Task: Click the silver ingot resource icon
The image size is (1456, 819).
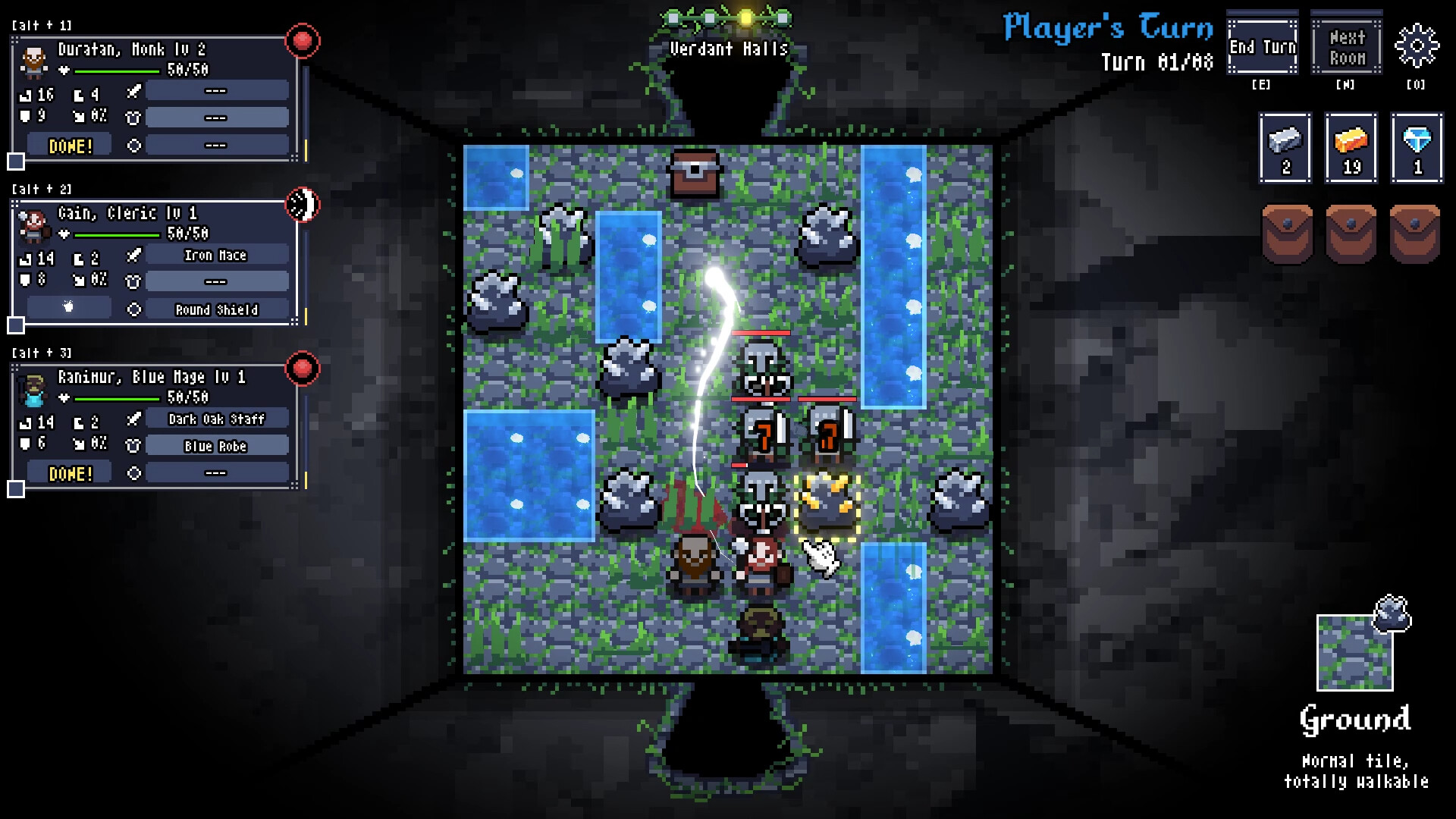Action: (1285, 146)
